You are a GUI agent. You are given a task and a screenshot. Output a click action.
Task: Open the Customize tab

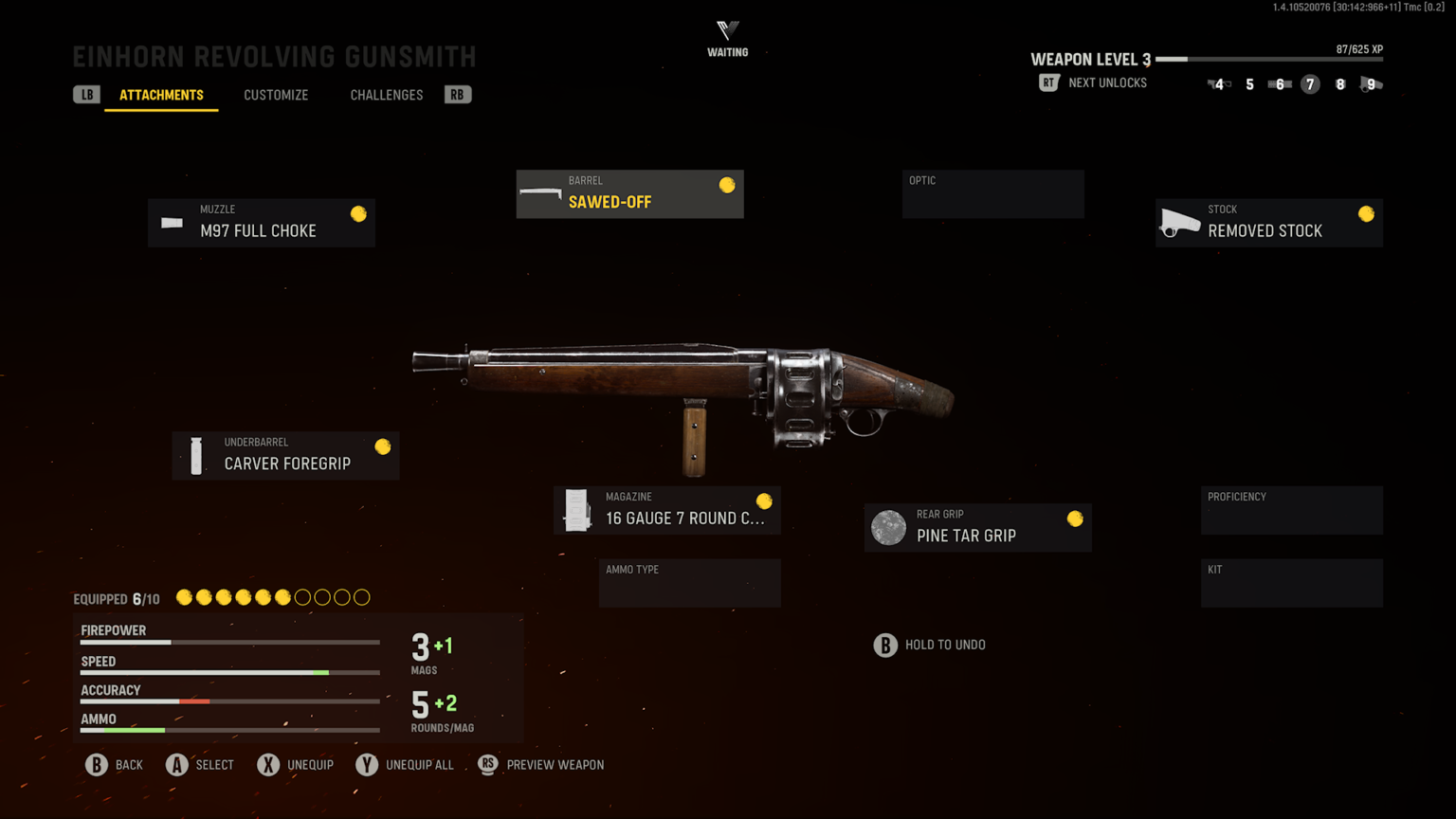(x=276, y=95)
